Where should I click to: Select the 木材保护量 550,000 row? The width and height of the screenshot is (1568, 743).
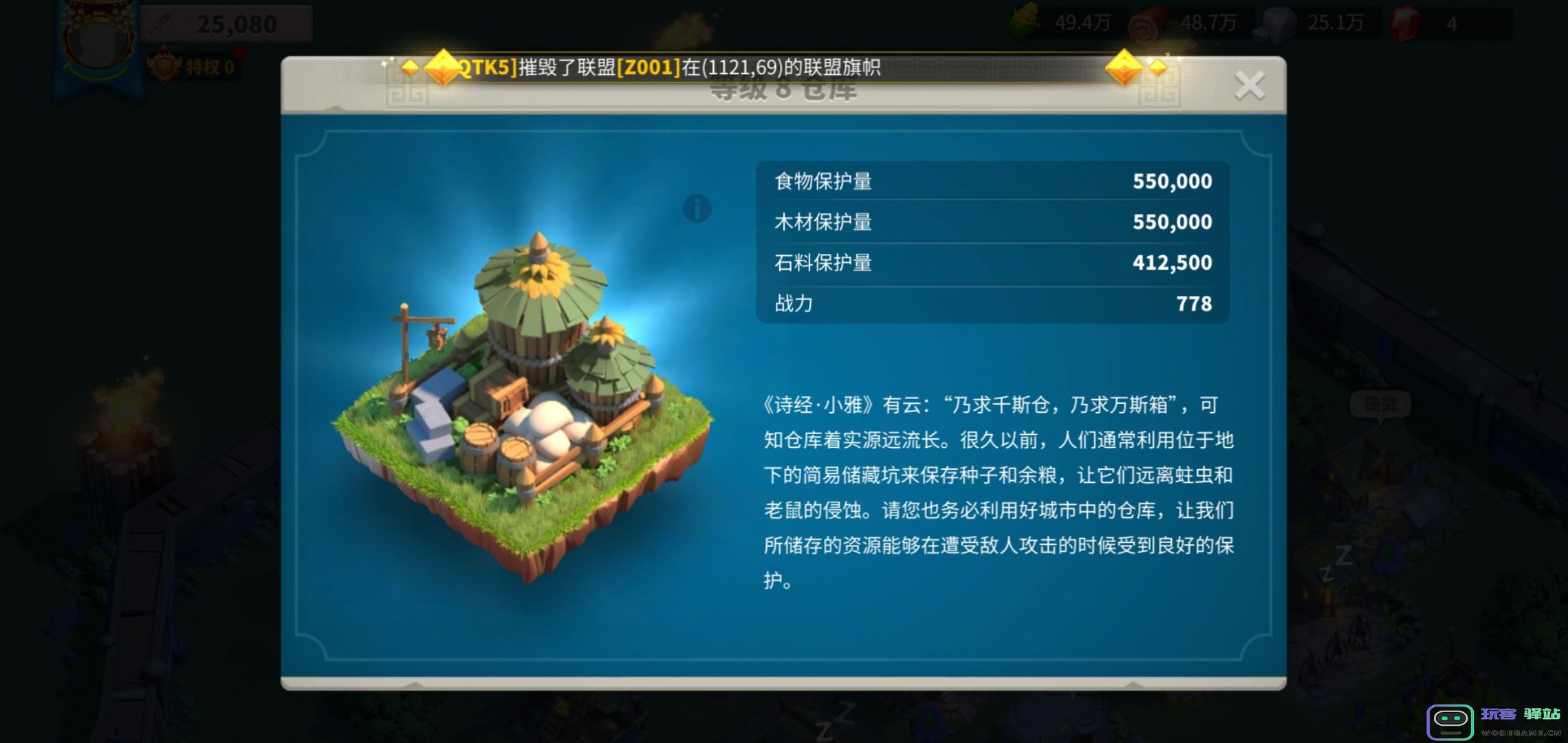(990, 222)
